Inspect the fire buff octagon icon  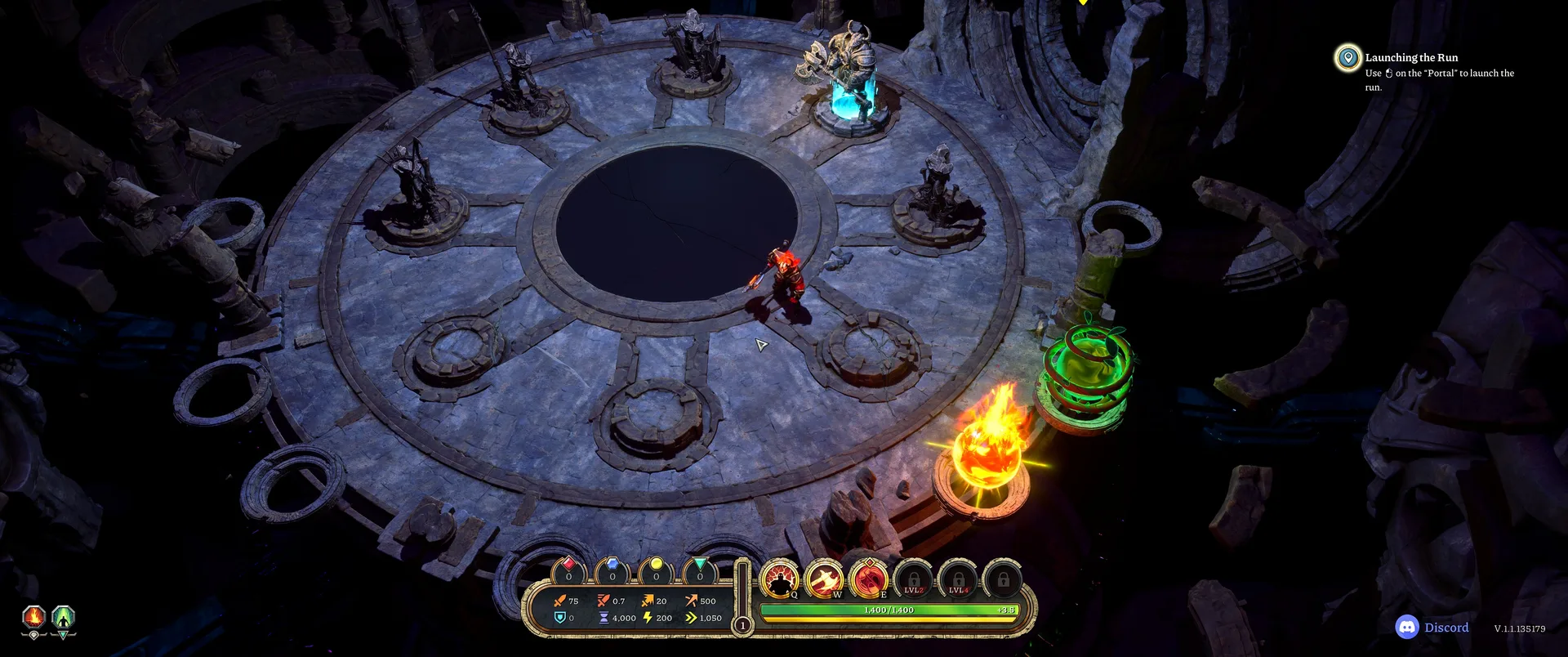tap(33, 618)
